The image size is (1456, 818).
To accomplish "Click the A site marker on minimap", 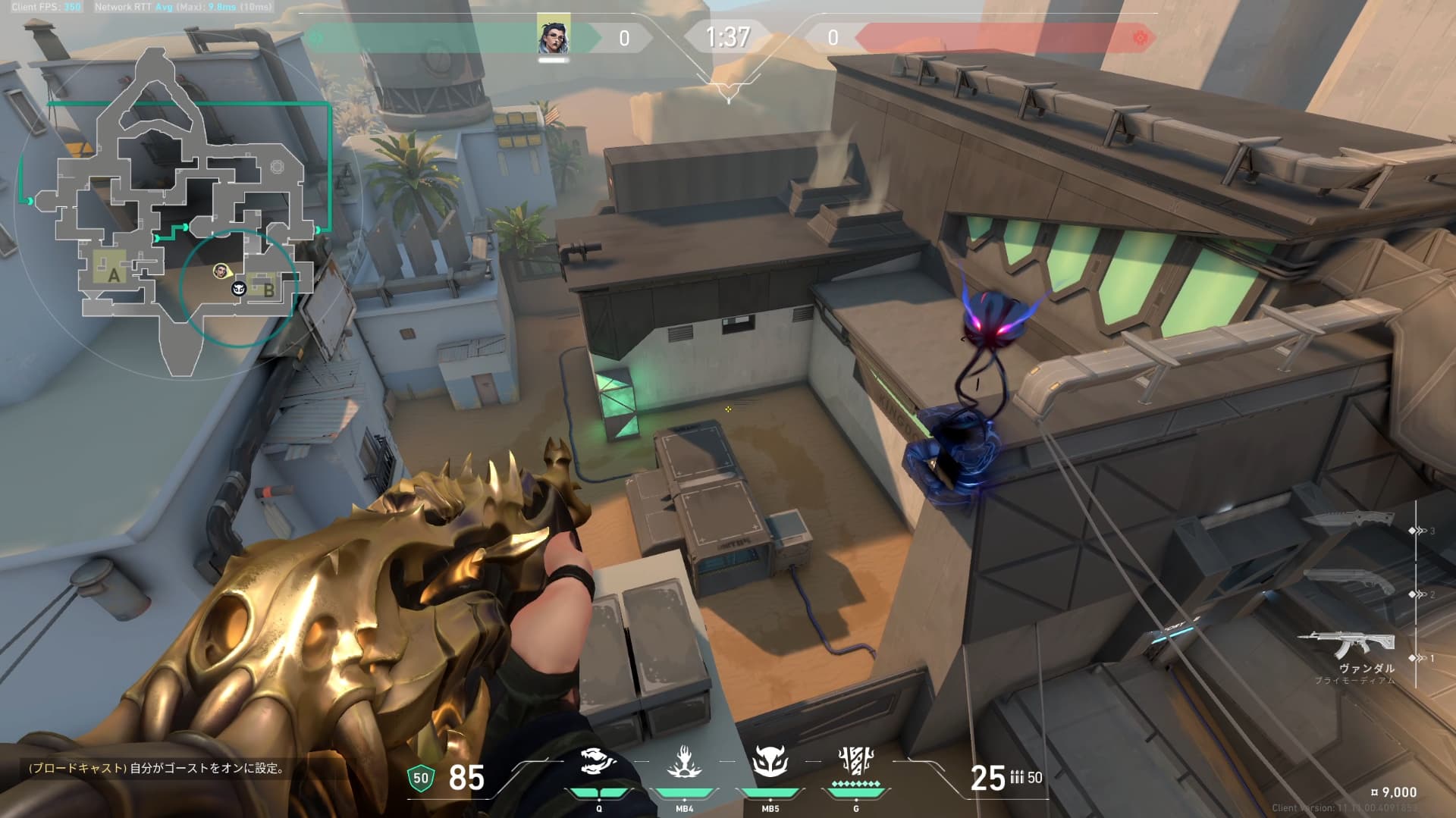I will [114, 275].
